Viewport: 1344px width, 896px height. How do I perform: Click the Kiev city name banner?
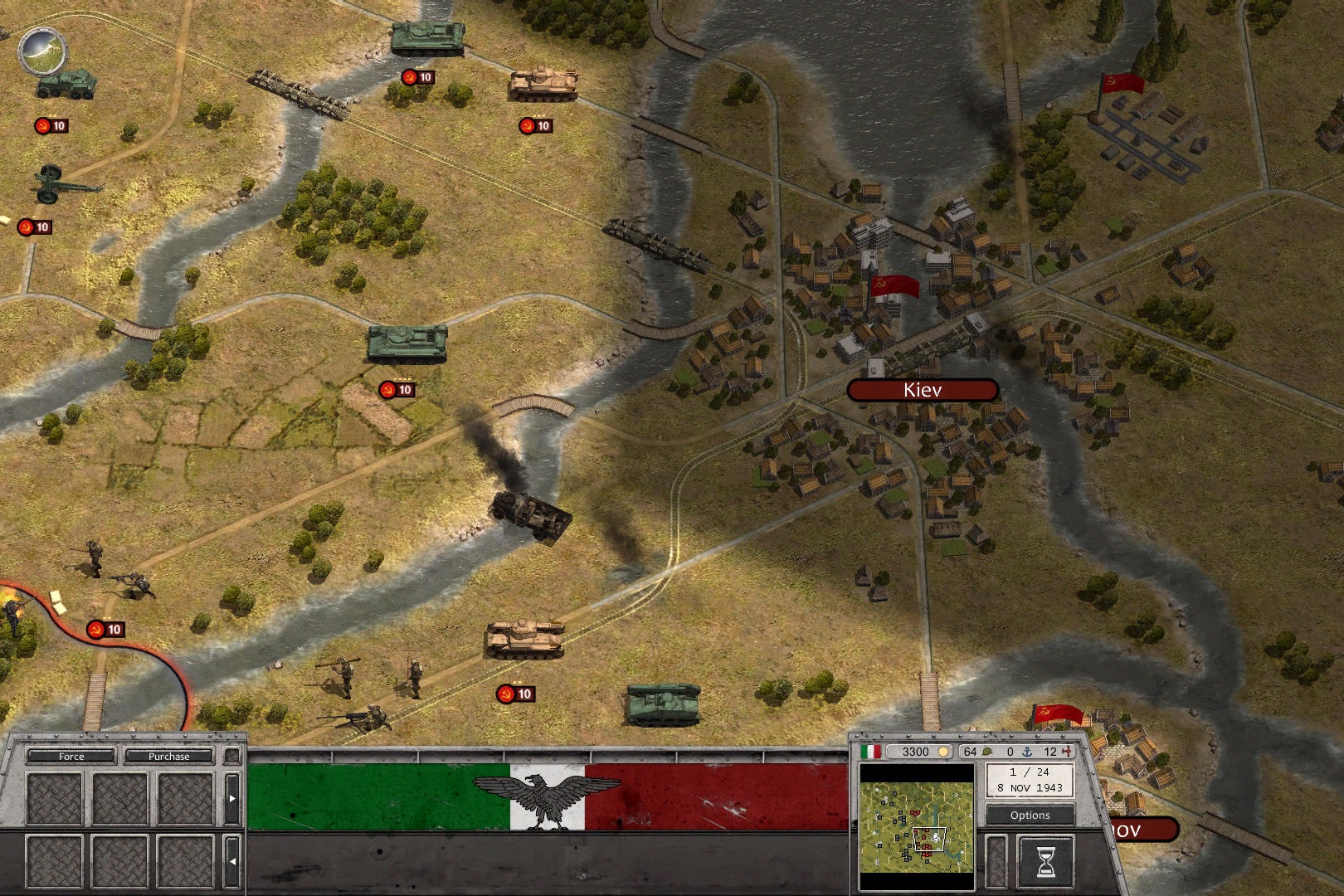click(x=923, y=389)
